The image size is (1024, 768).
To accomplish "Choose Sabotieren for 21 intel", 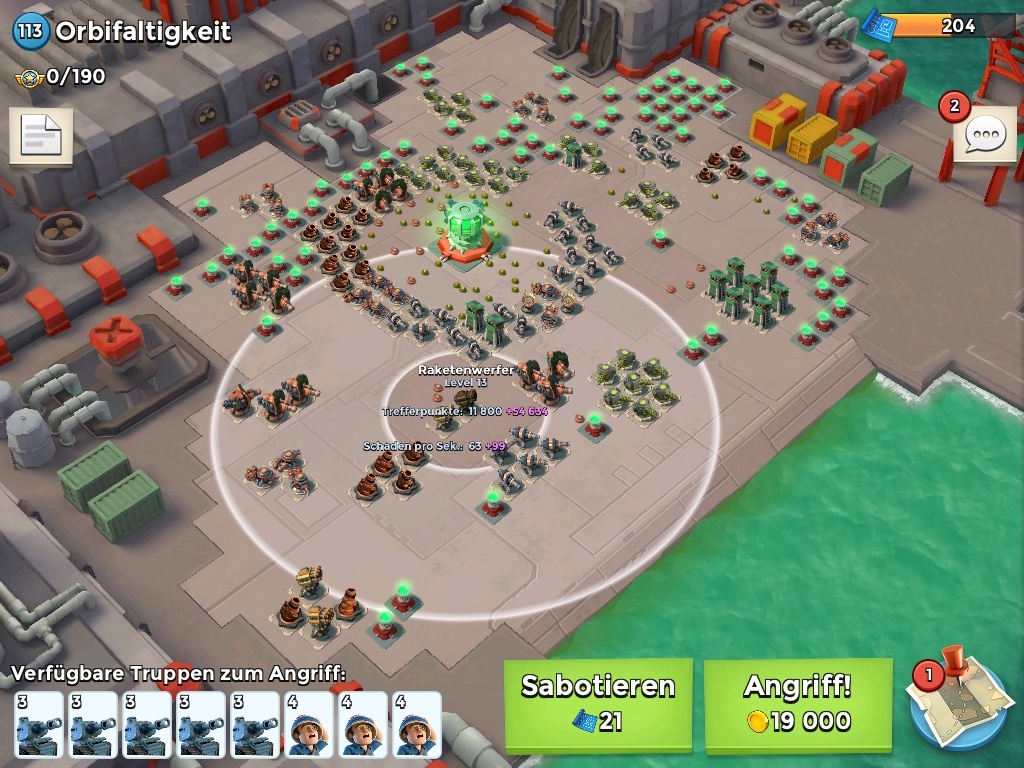I will click(x=597, y=704).
